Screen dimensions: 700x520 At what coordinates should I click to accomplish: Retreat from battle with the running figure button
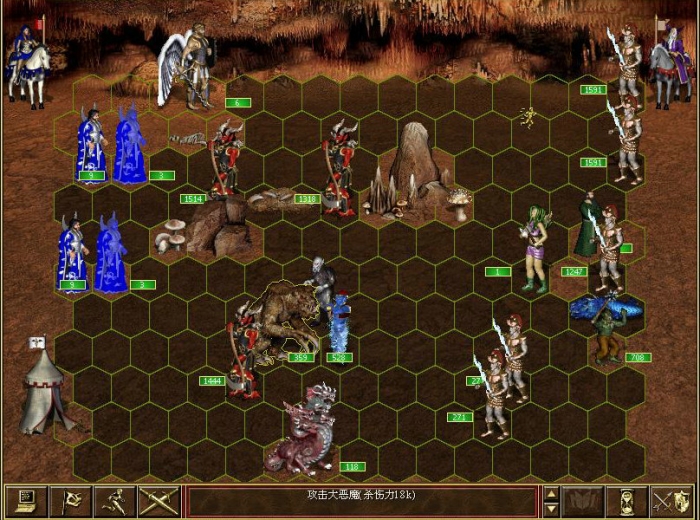pyautogui.click(x=114, y=500)
